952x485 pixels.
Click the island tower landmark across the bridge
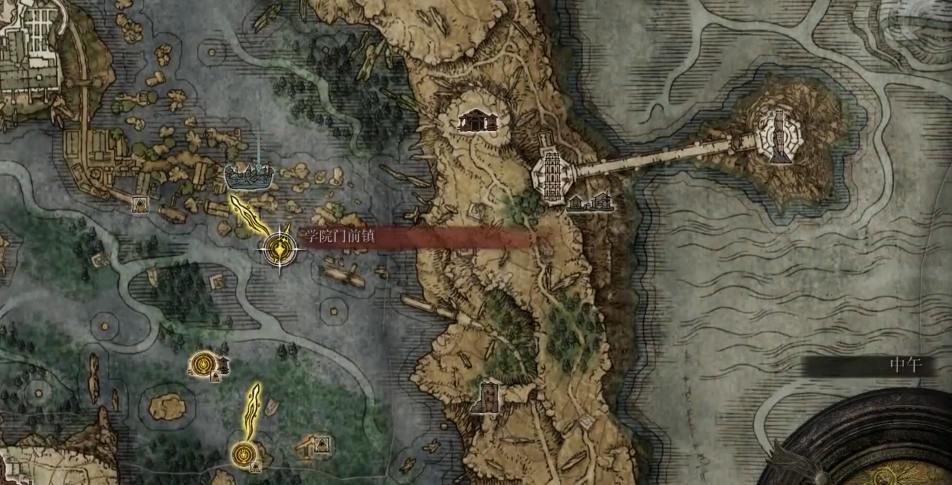click(776, 132)
